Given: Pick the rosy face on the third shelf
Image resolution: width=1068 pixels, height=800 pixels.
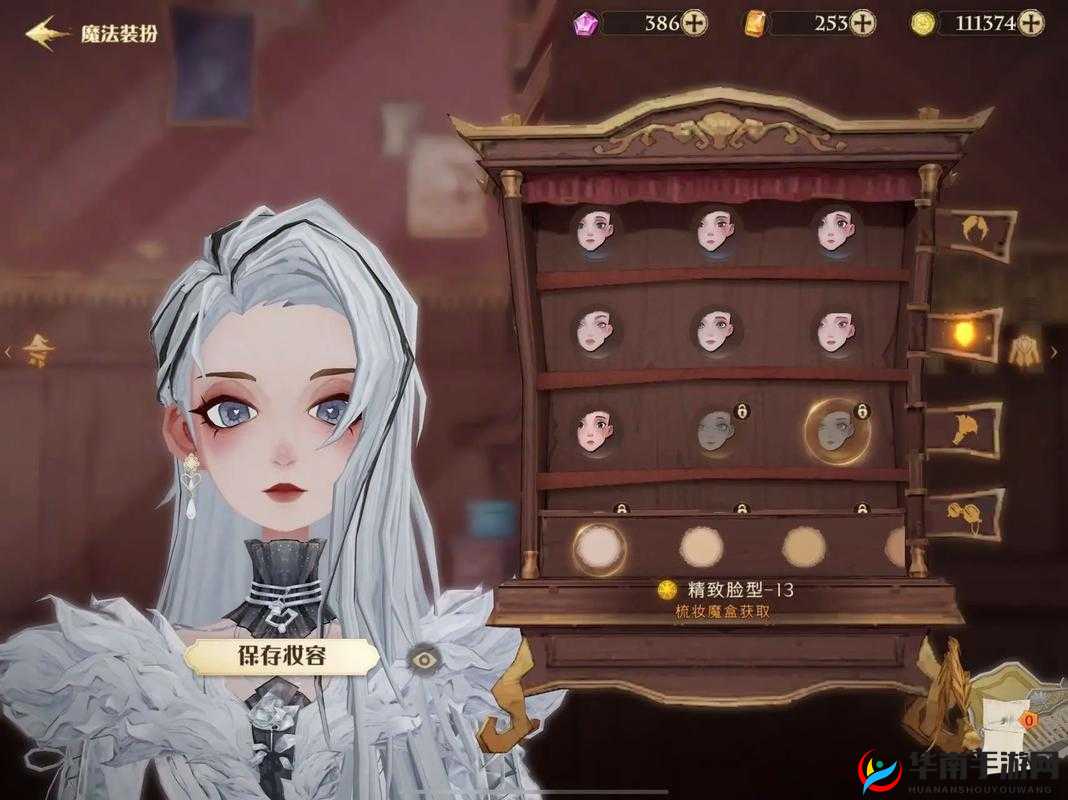Looking at the screenshot, I should click(x=597, y=430).
